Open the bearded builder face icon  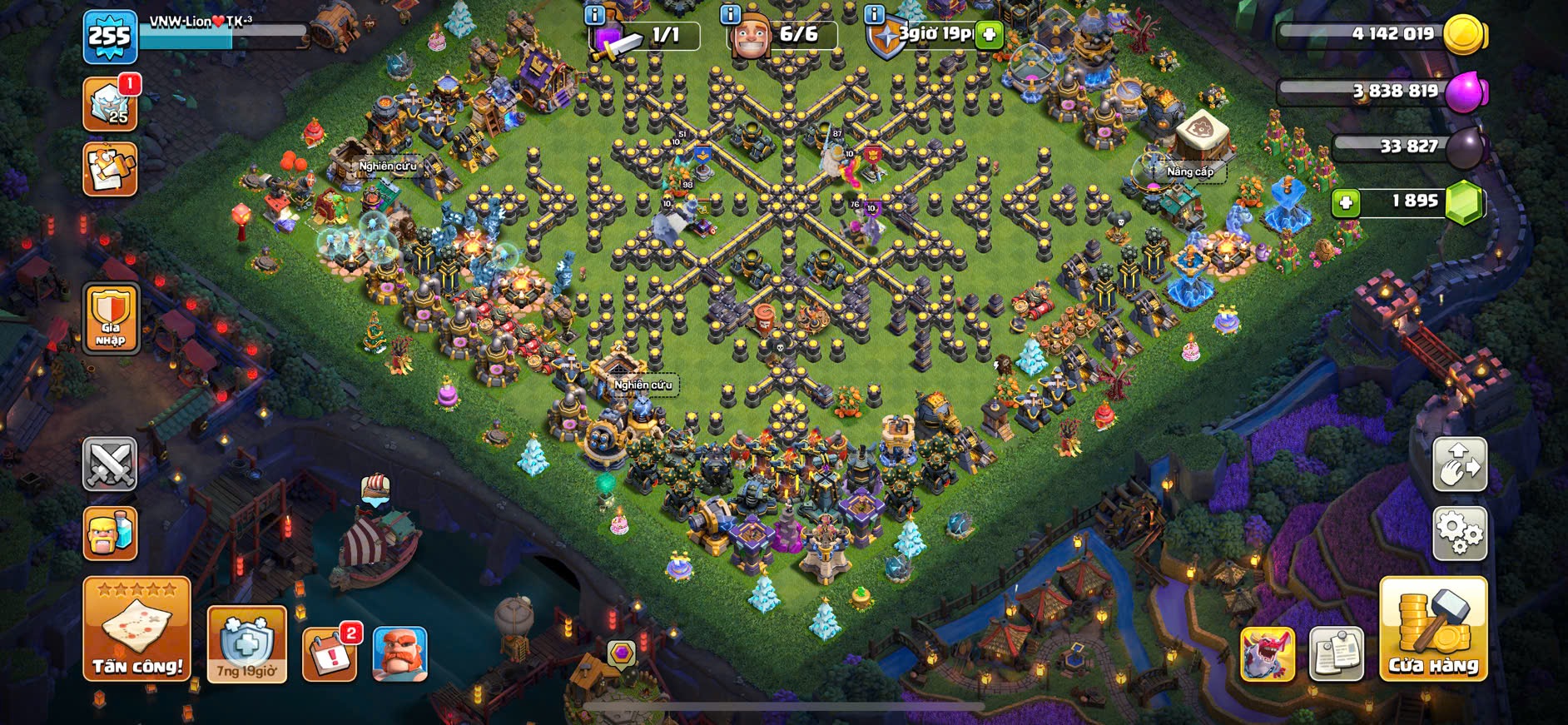coord(399,653)
